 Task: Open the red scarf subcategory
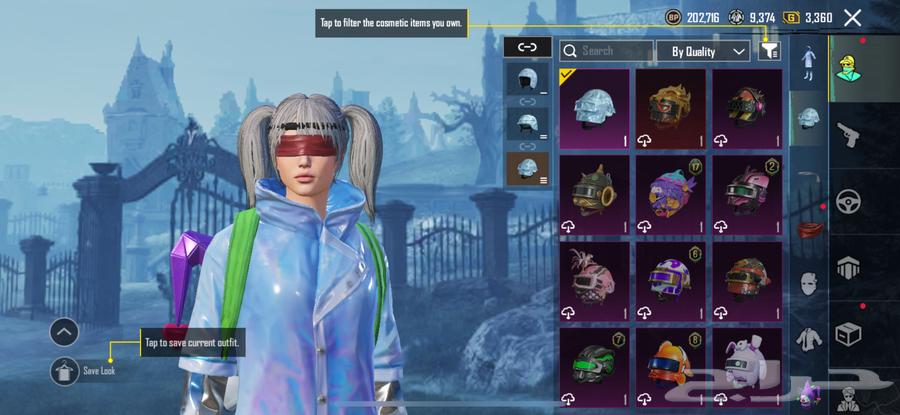808,228
